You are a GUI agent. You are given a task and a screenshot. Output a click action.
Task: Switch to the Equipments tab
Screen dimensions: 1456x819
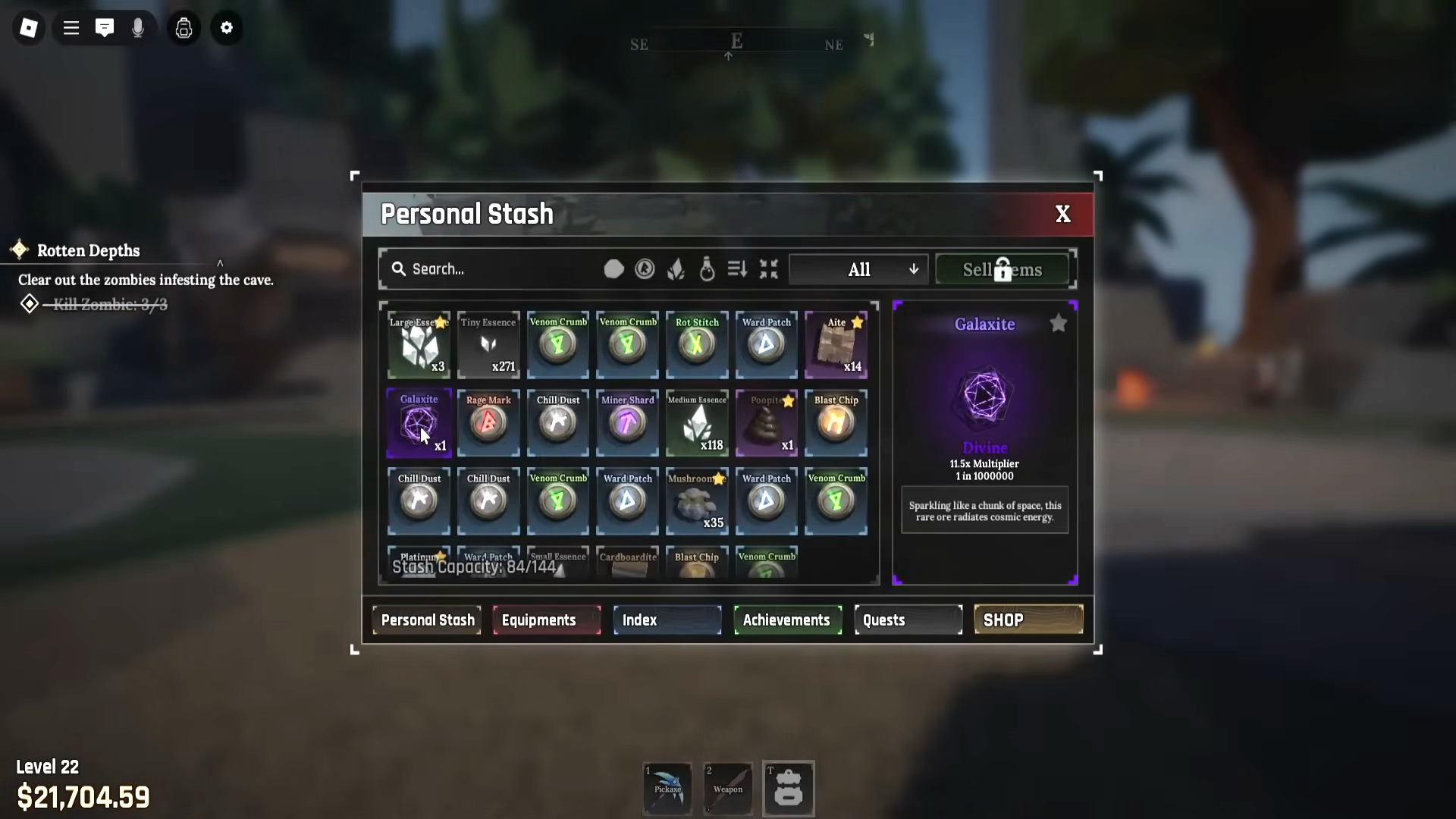[546, 620]
